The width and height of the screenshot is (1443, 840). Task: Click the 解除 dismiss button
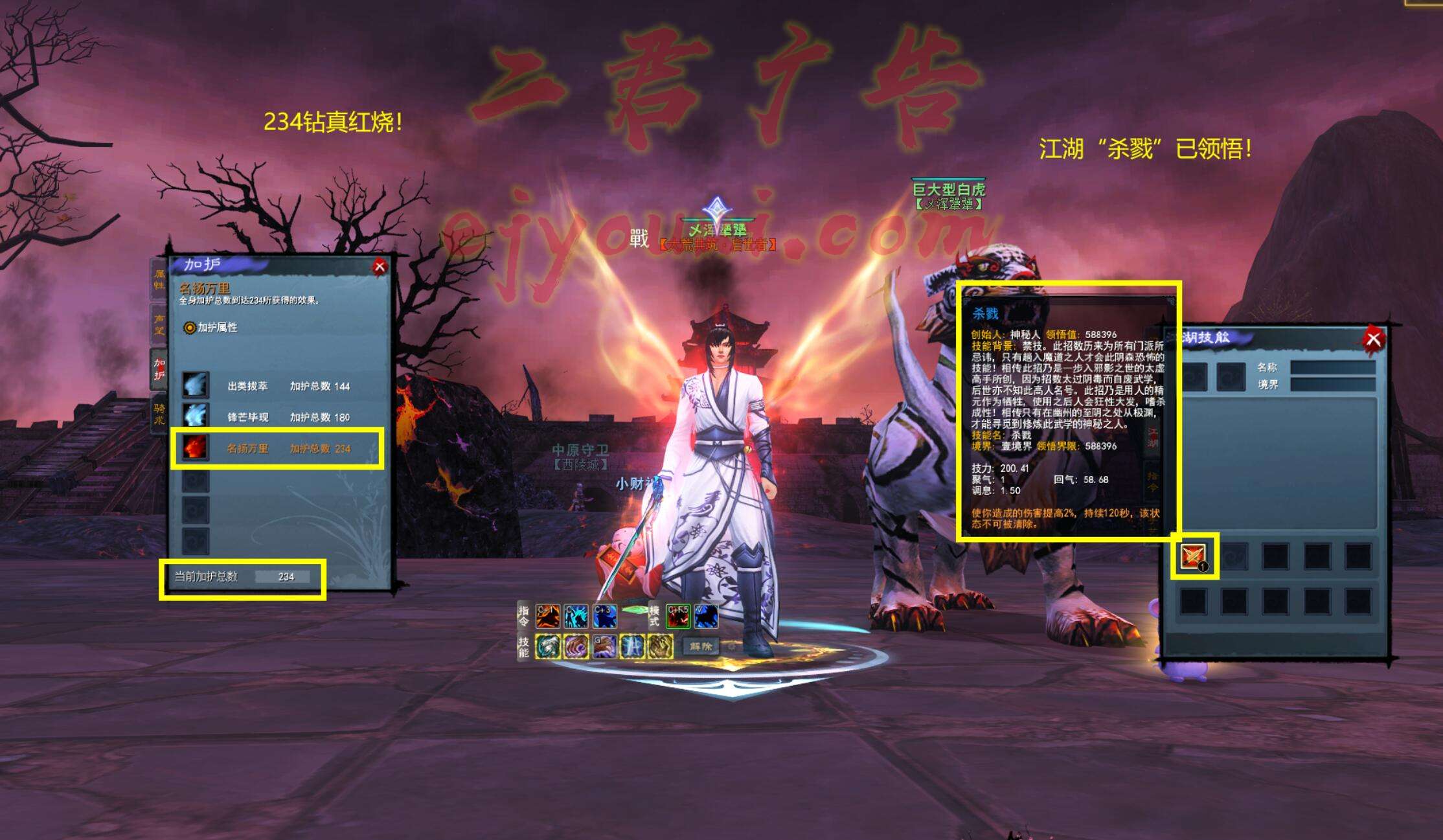click(701, 646)
